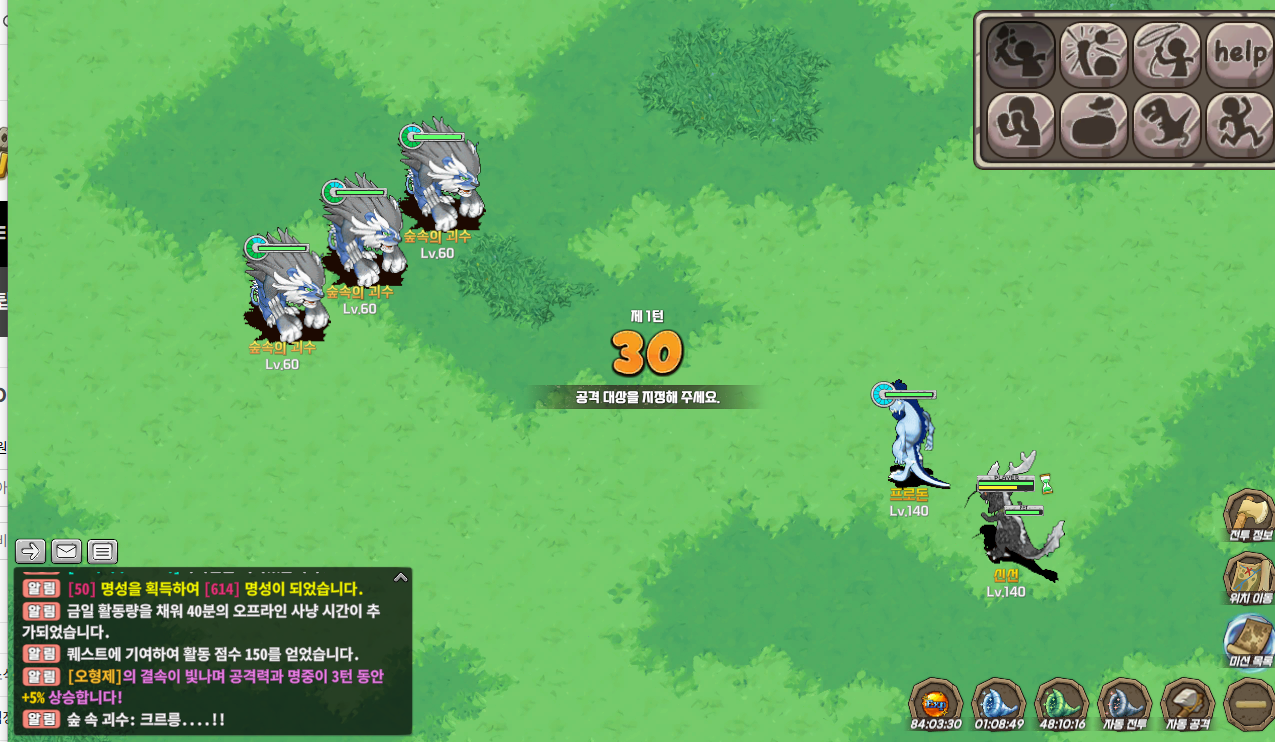Choose the skill burst command icon
The image size is (1275, 742).
pyautogui.click(x=1094, y=53)
